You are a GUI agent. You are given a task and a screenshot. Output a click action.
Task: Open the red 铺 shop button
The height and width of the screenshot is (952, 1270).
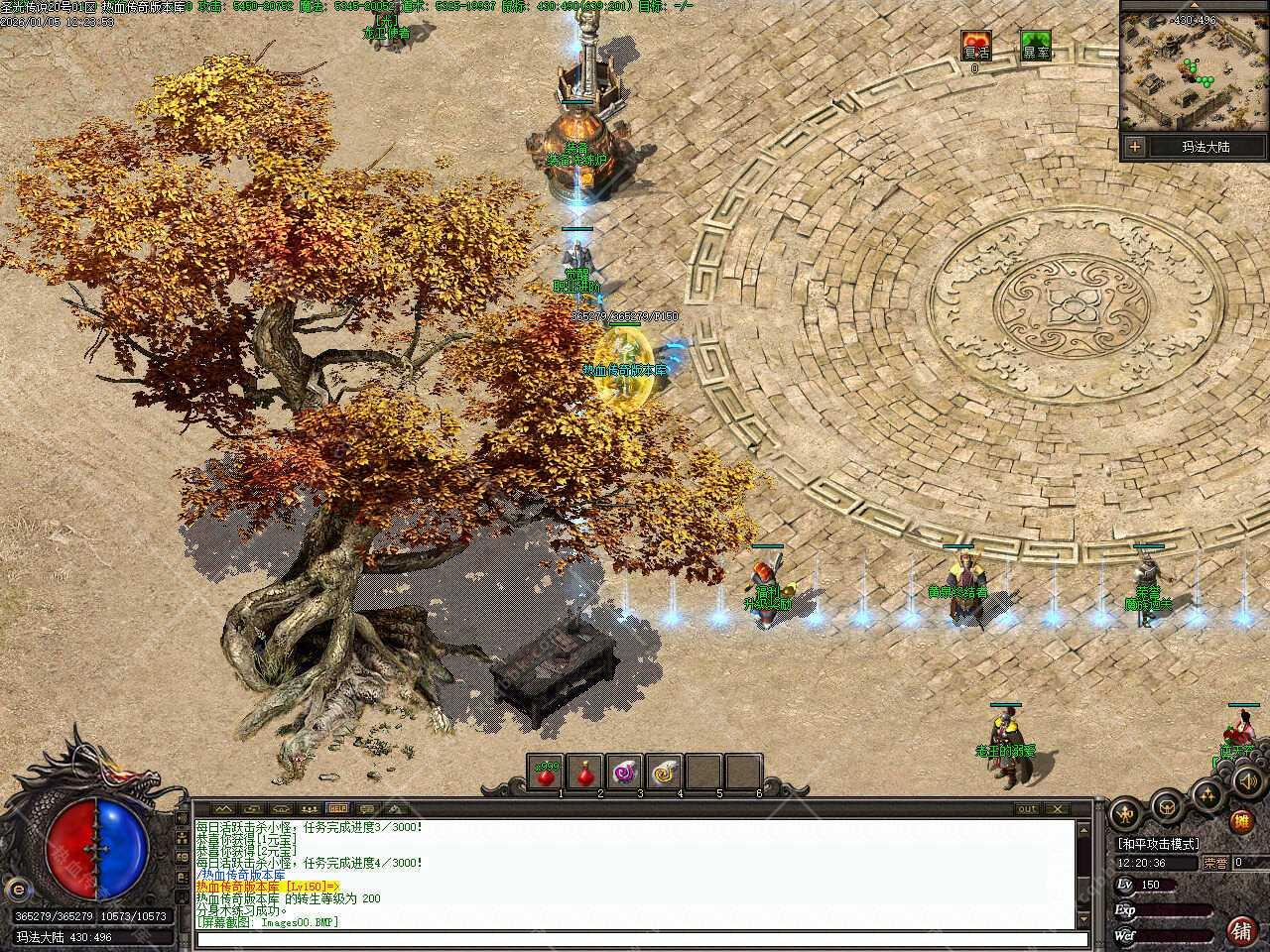click(x=1240, y=929)
